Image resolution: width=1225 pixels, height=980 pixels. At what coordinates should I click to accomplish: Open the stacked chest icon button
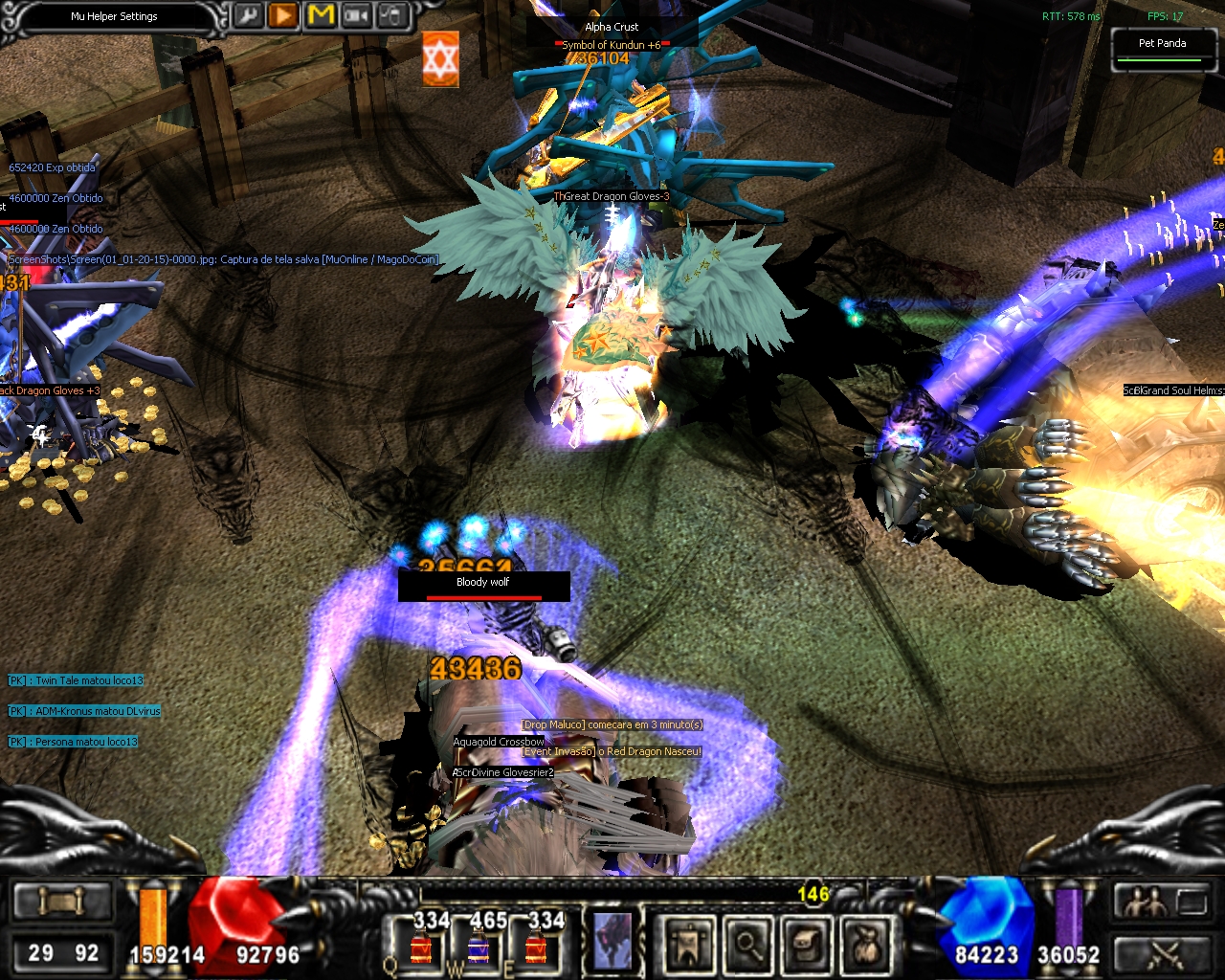(808, 943)
